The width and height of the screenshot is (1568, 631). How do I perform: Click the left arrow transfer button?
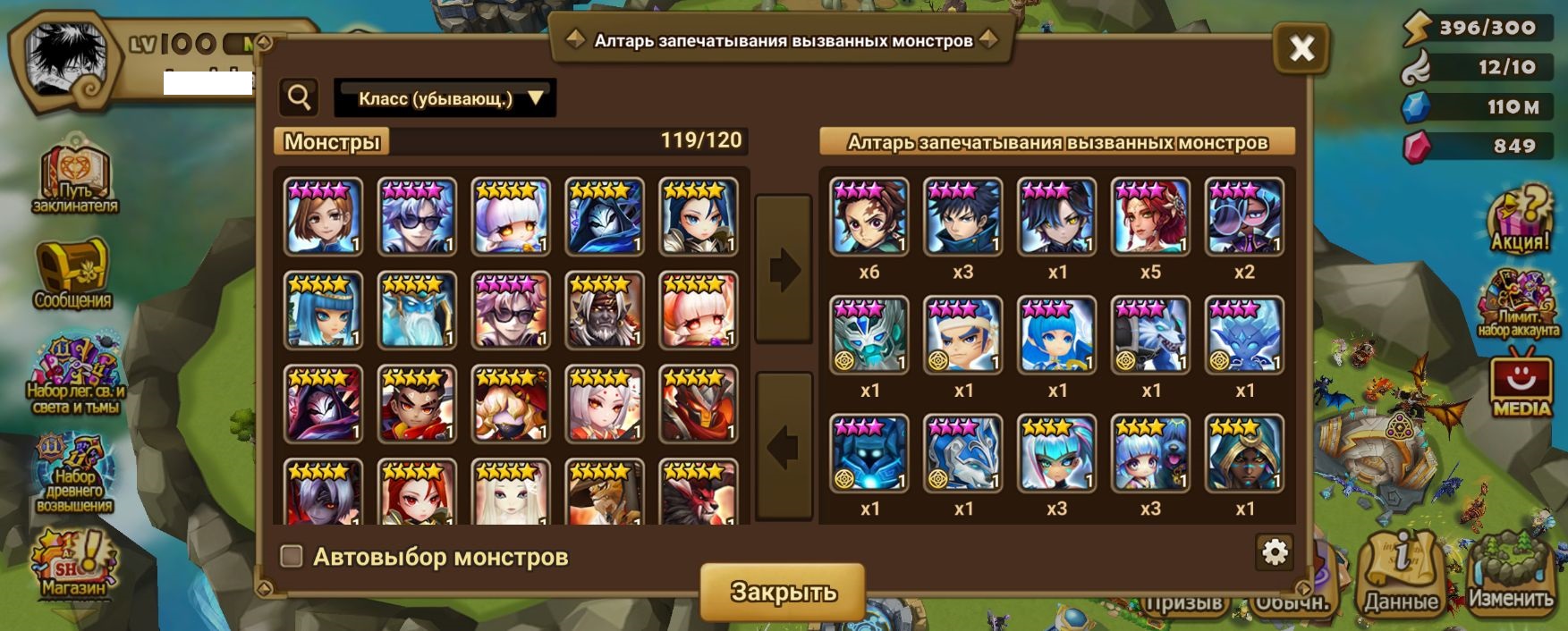[x=784, y=446]
